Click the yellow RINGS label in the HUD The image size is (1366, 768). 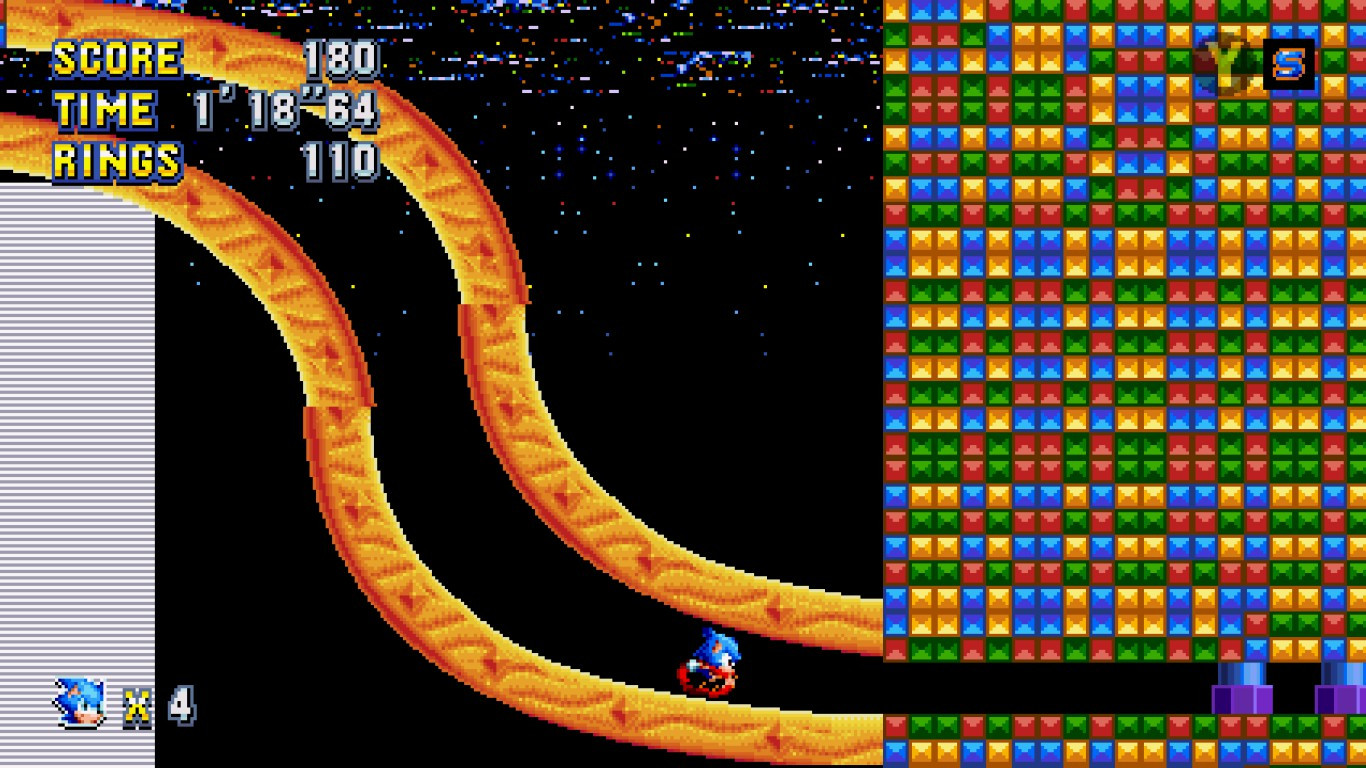coord(118,158)
